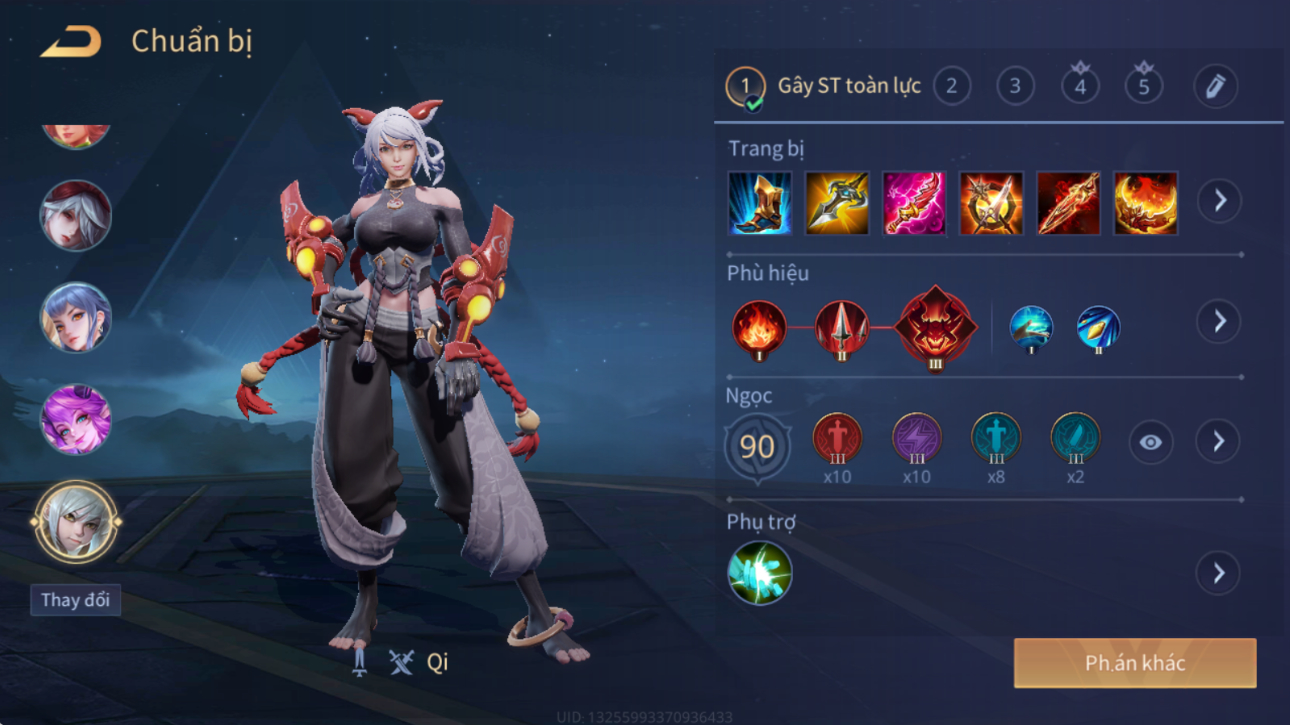Select the Phụ trợ support spell icon

coord(760,573)
